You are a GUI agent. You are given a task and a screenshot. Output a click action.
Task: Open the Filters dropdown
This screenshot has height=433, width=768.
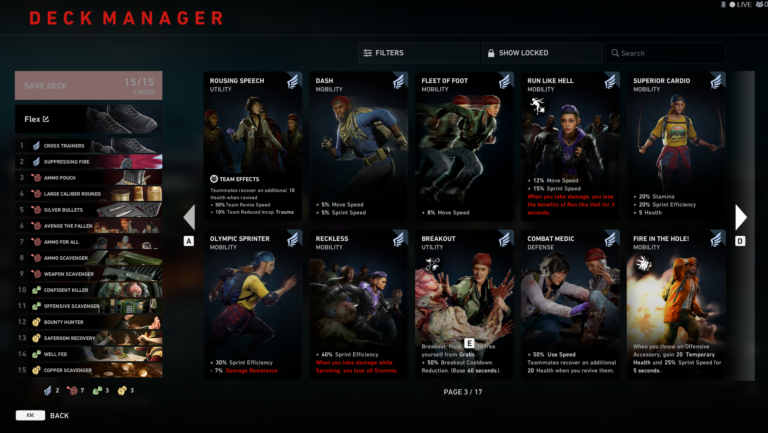(x=417, y=53)
